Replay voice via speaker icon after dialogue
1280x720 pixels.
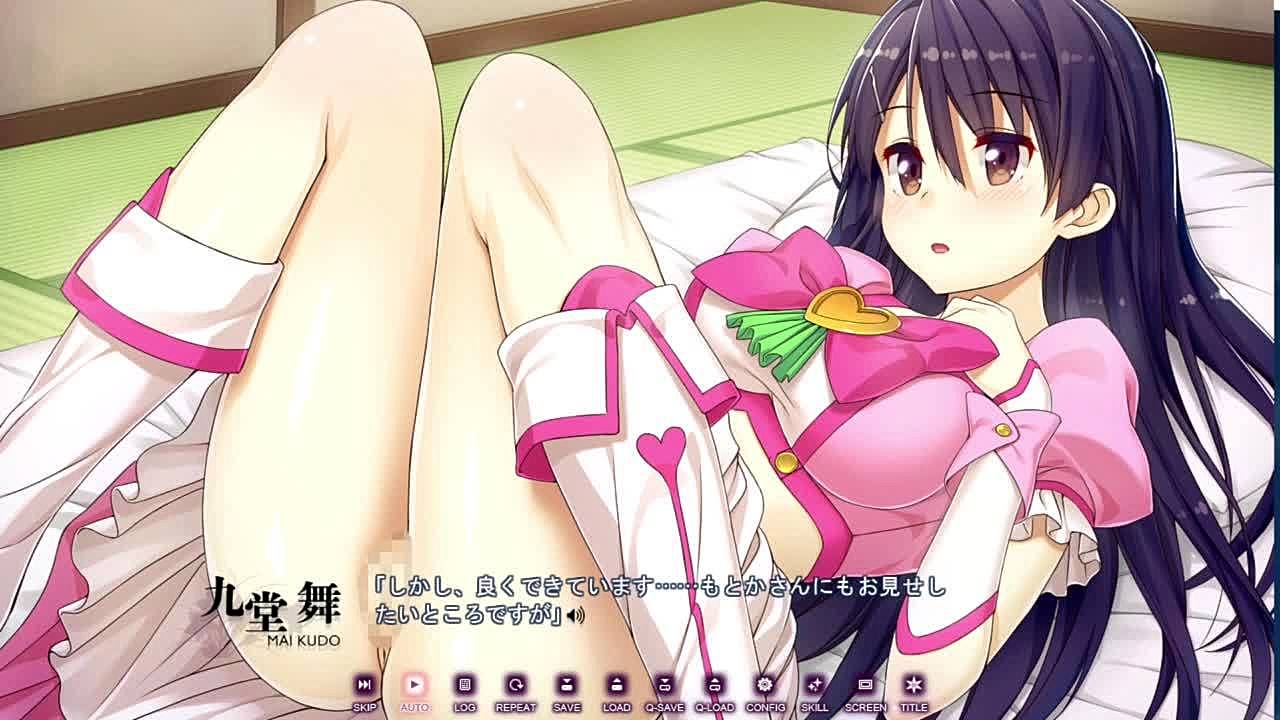tap(575, 616)
